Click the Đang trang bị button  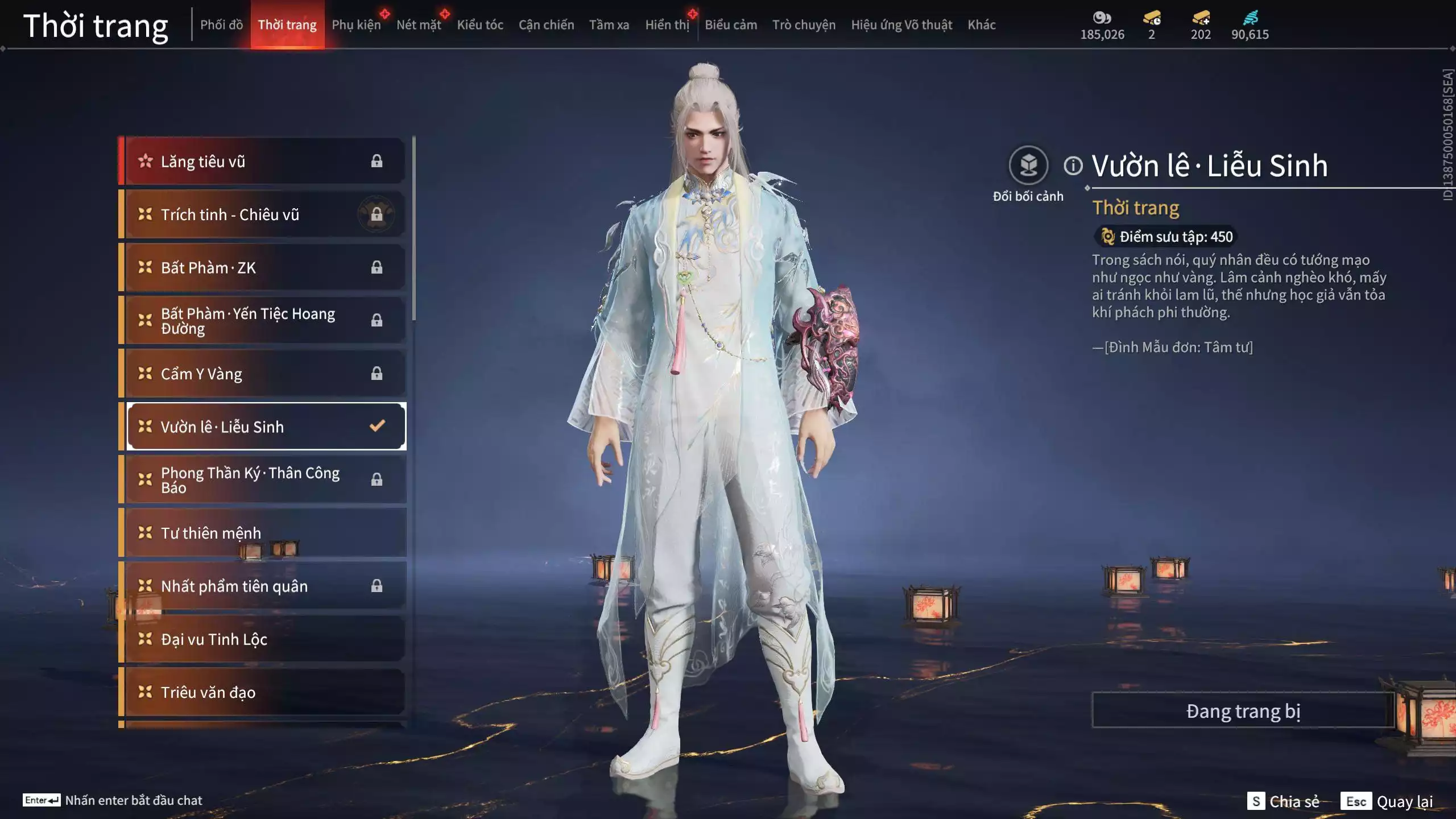[x=1243, y=711]
